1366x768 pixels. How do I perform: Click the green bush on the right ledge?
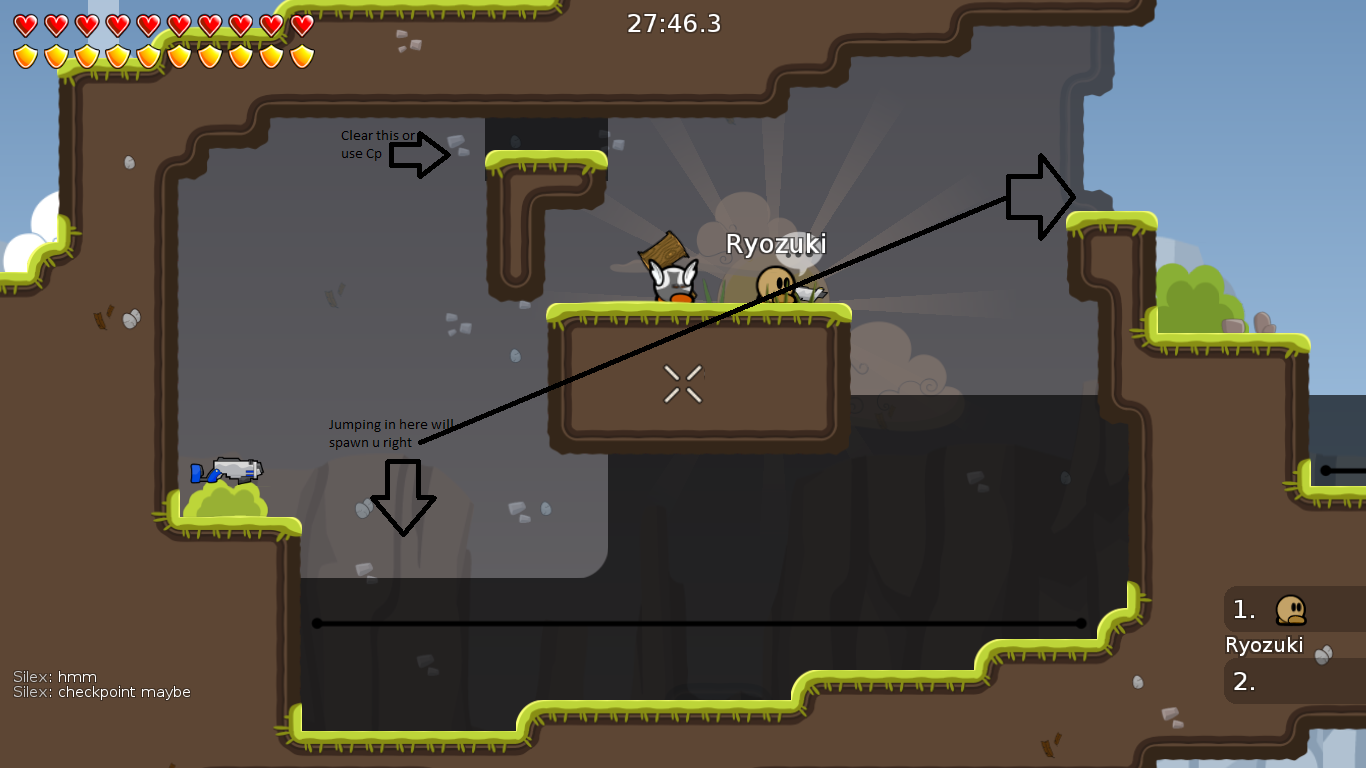(1193, 297)
